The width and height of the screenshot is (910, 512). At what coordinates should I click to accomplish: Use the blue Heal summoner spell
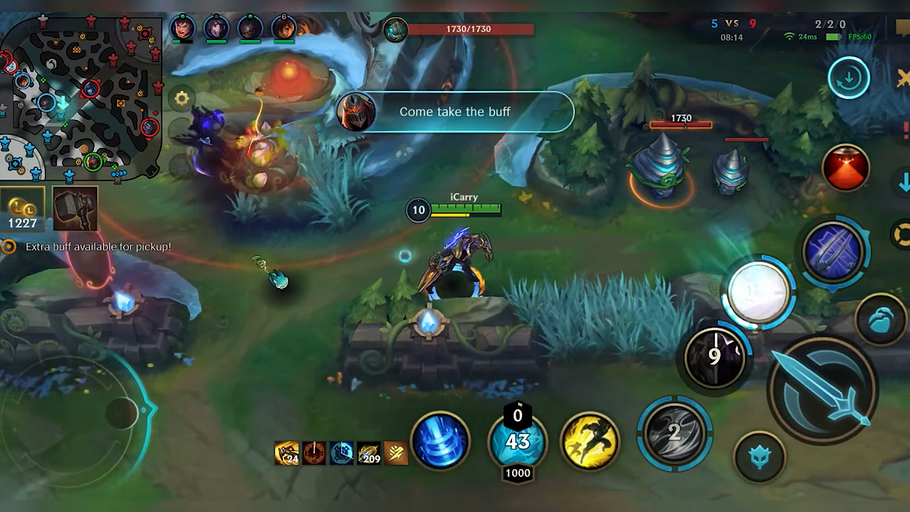(517, 441)
